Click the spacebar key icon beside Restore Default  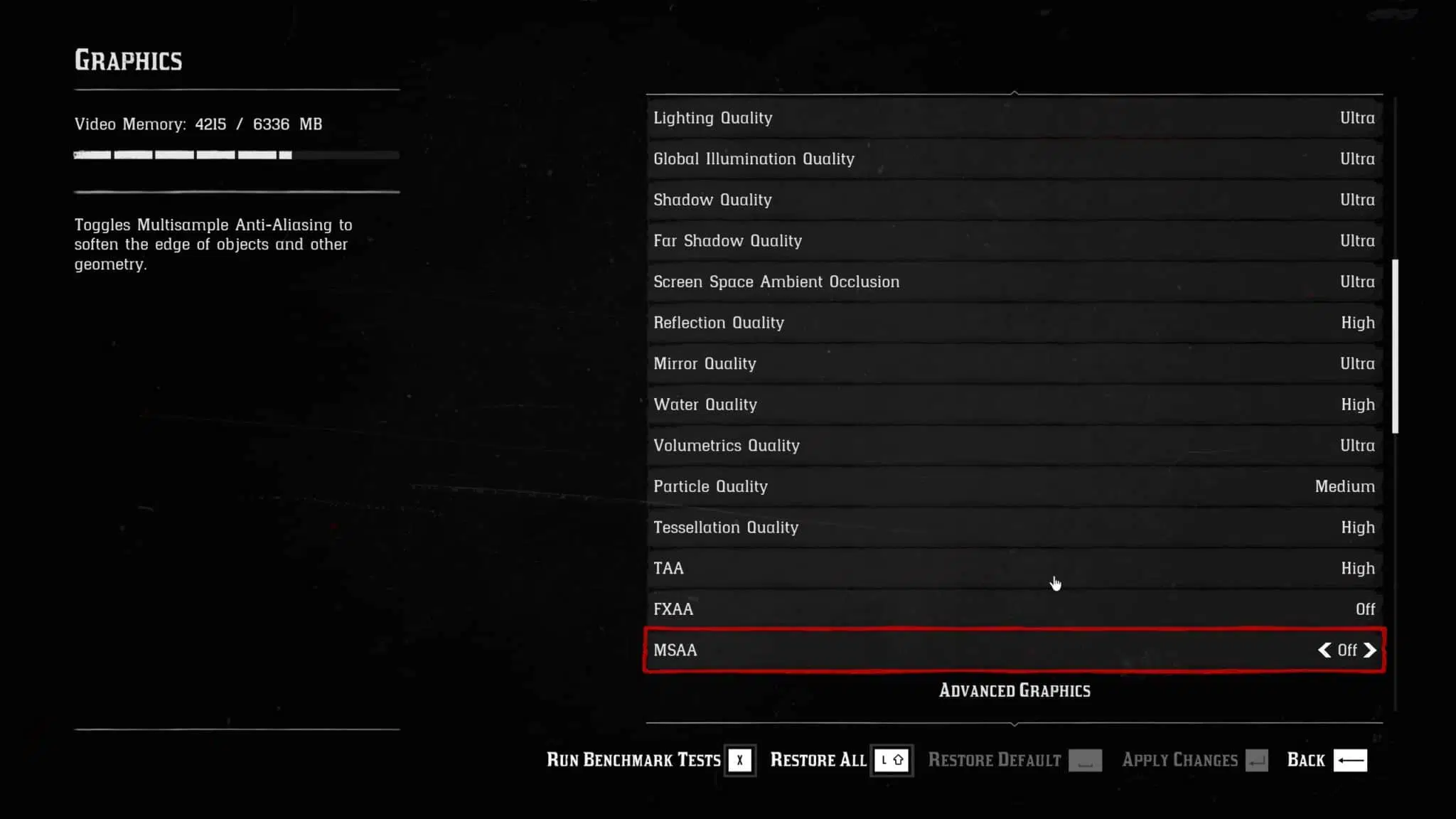(1085, 760)
